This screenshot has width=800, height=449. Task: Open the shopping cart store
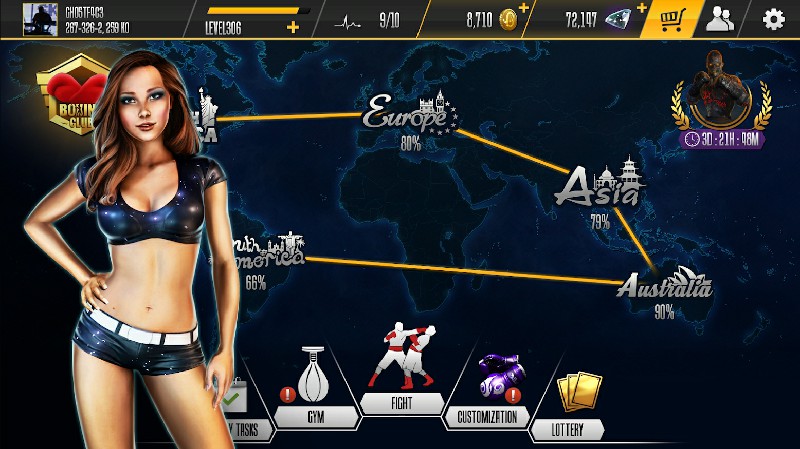pos(670,18)
